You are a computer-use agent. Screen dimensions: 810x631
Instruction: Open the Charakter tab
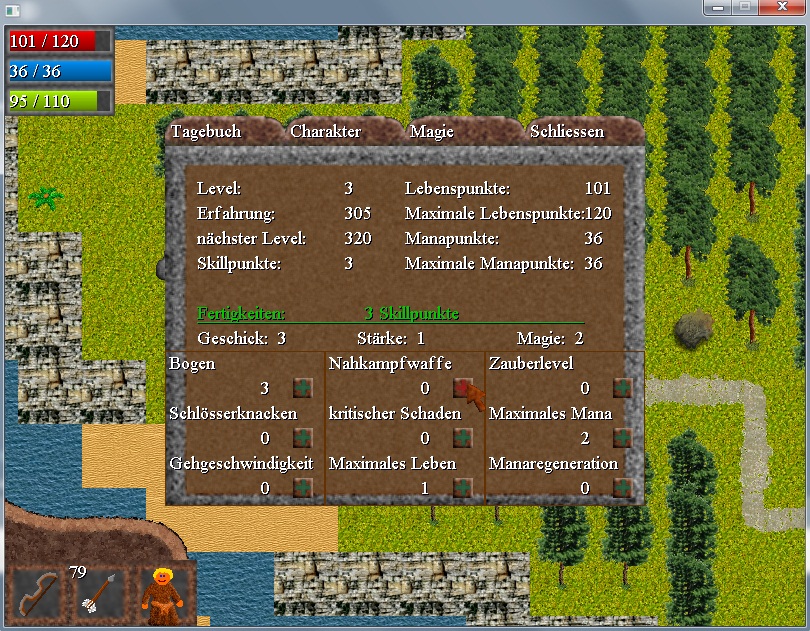point(326,132)
